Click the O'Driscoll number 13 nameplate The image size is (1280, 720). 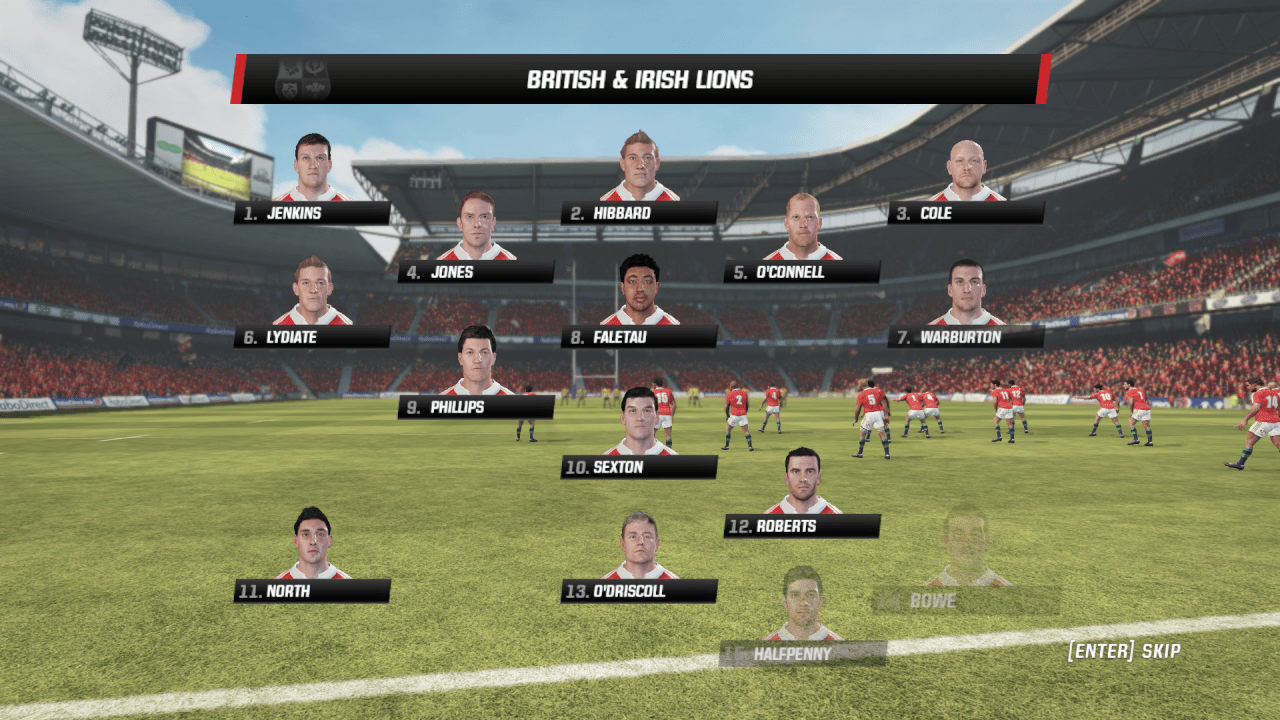[x=639, y=591]
